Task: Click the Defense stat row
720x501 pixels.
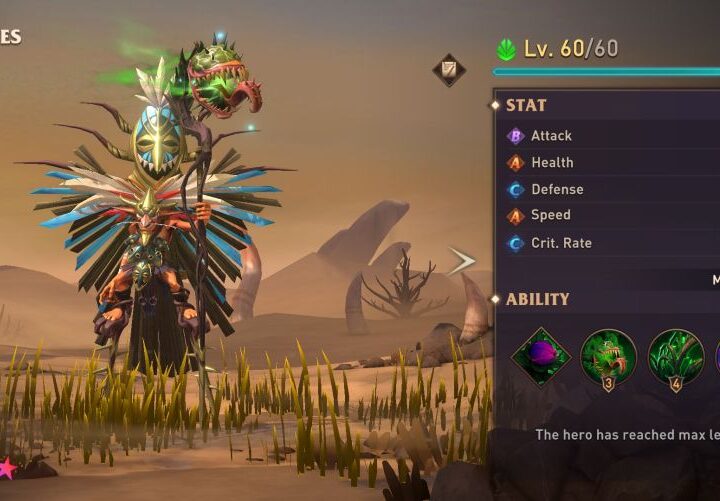Action: (610, 189)
